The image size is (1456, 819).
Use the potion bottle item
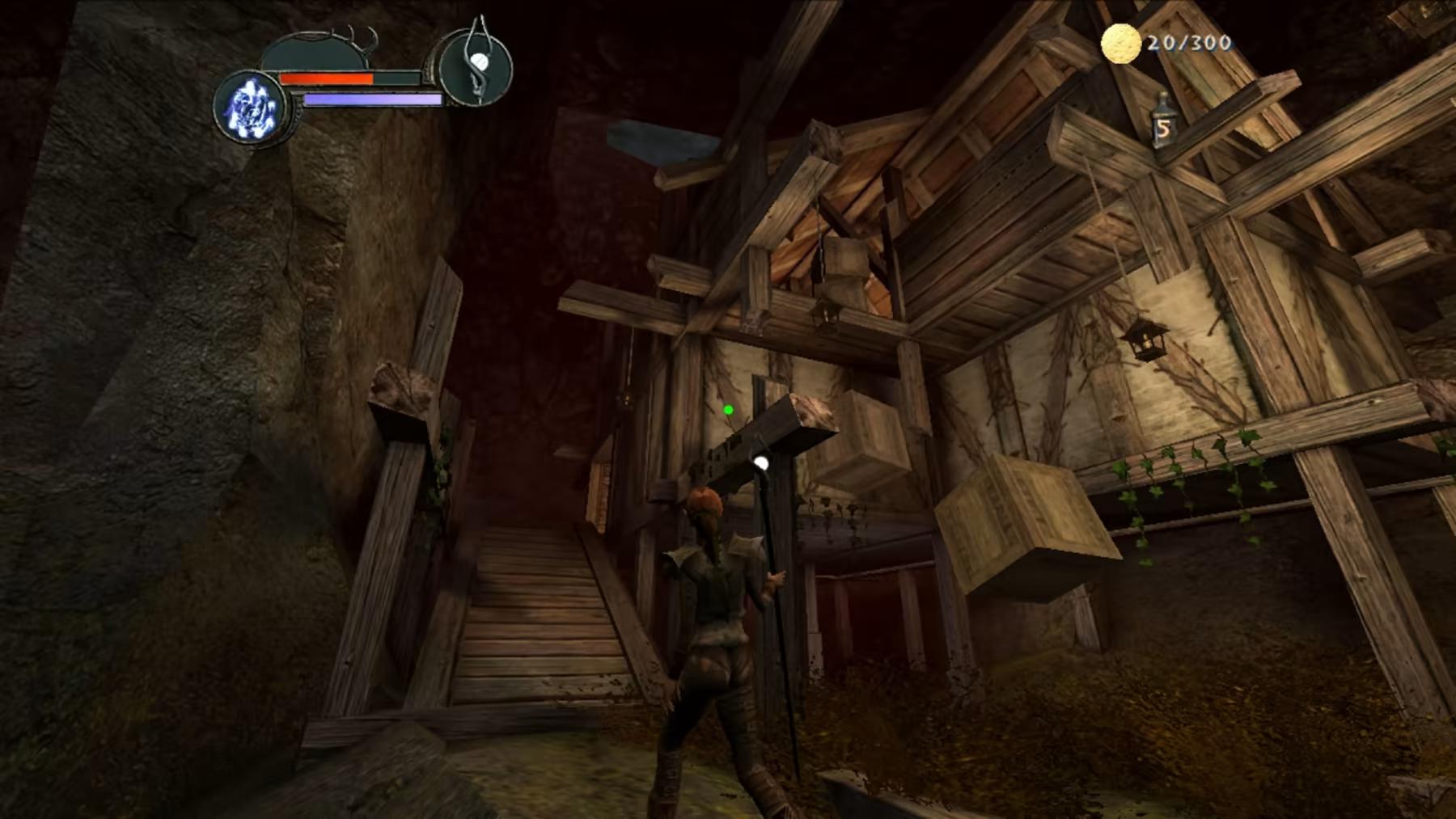click(1163, 122)
